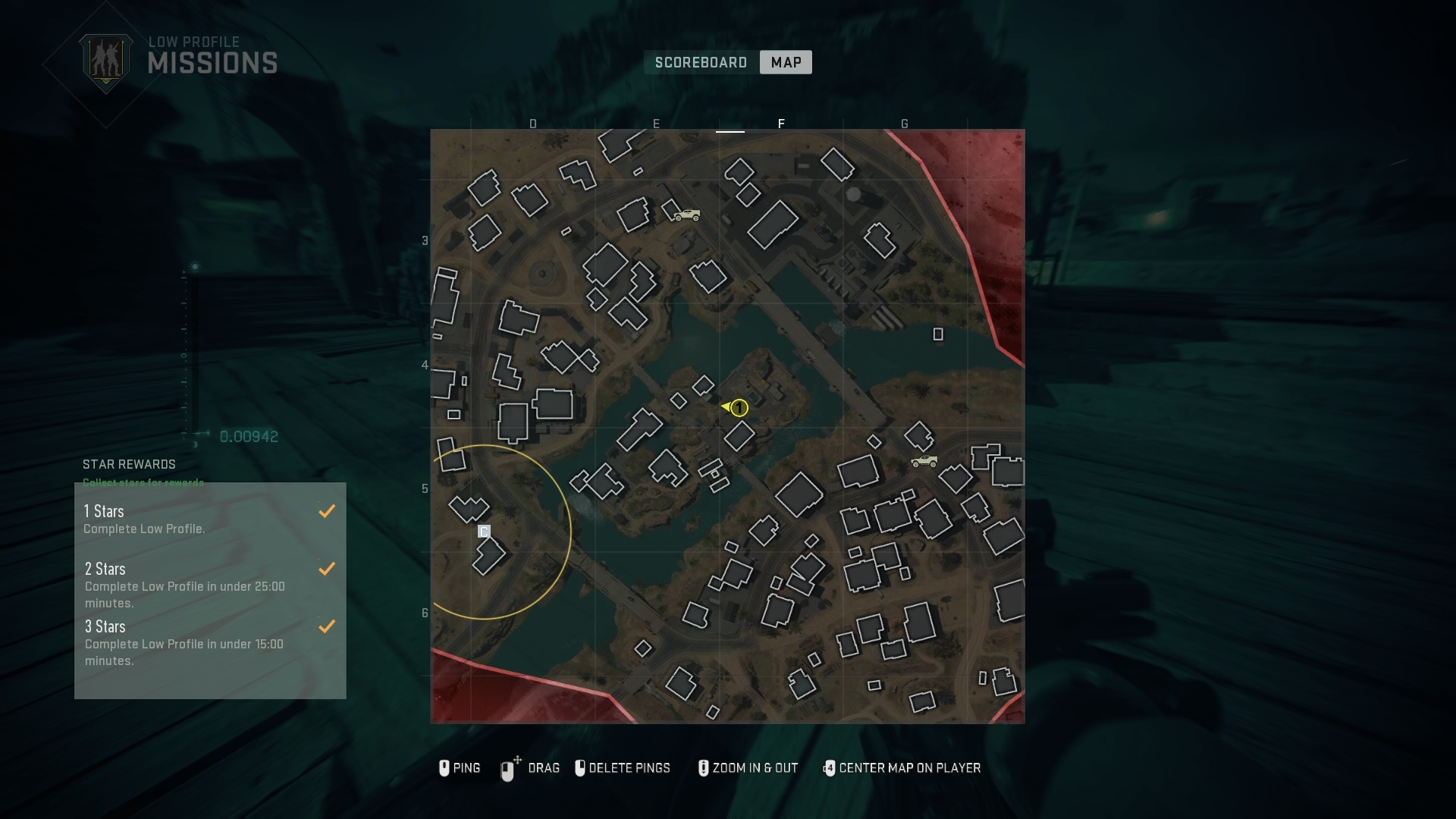1456x819 pixels.
Task: Click the drag mouse icon with crosshair arrows
Action: click(509, 768)
